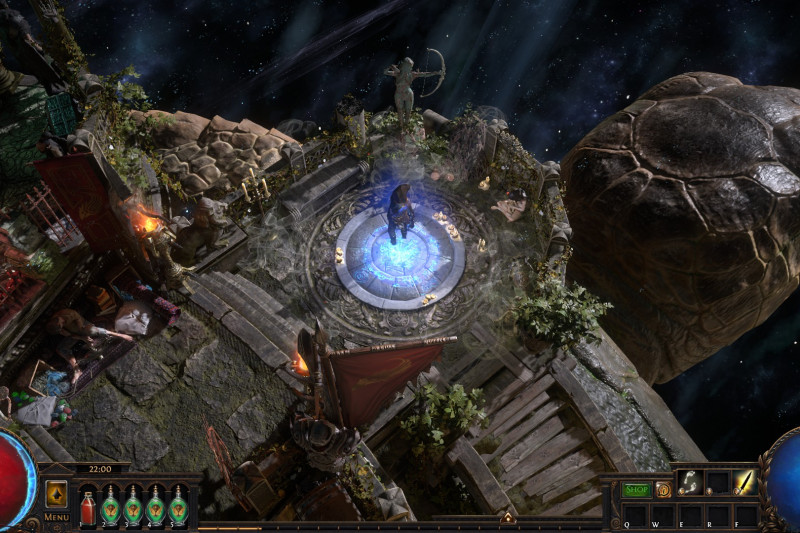The height and width of the screenshot is (533, 800).
Task: Drink the green flask numbered 2
Action: [x=110, y=506]
